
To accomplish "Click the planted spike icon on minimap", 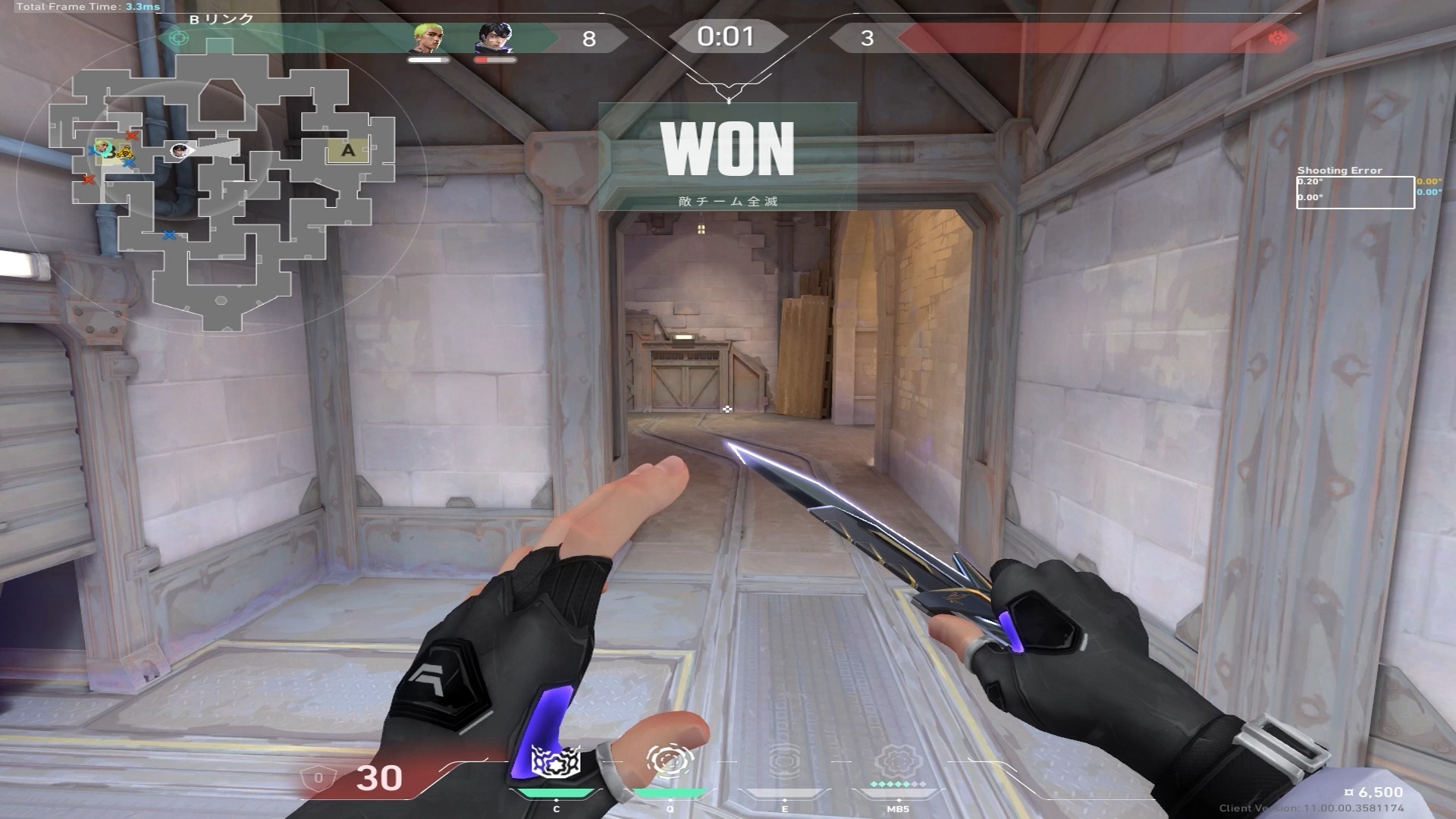I will pyautogui.click(x=124, y=152).
